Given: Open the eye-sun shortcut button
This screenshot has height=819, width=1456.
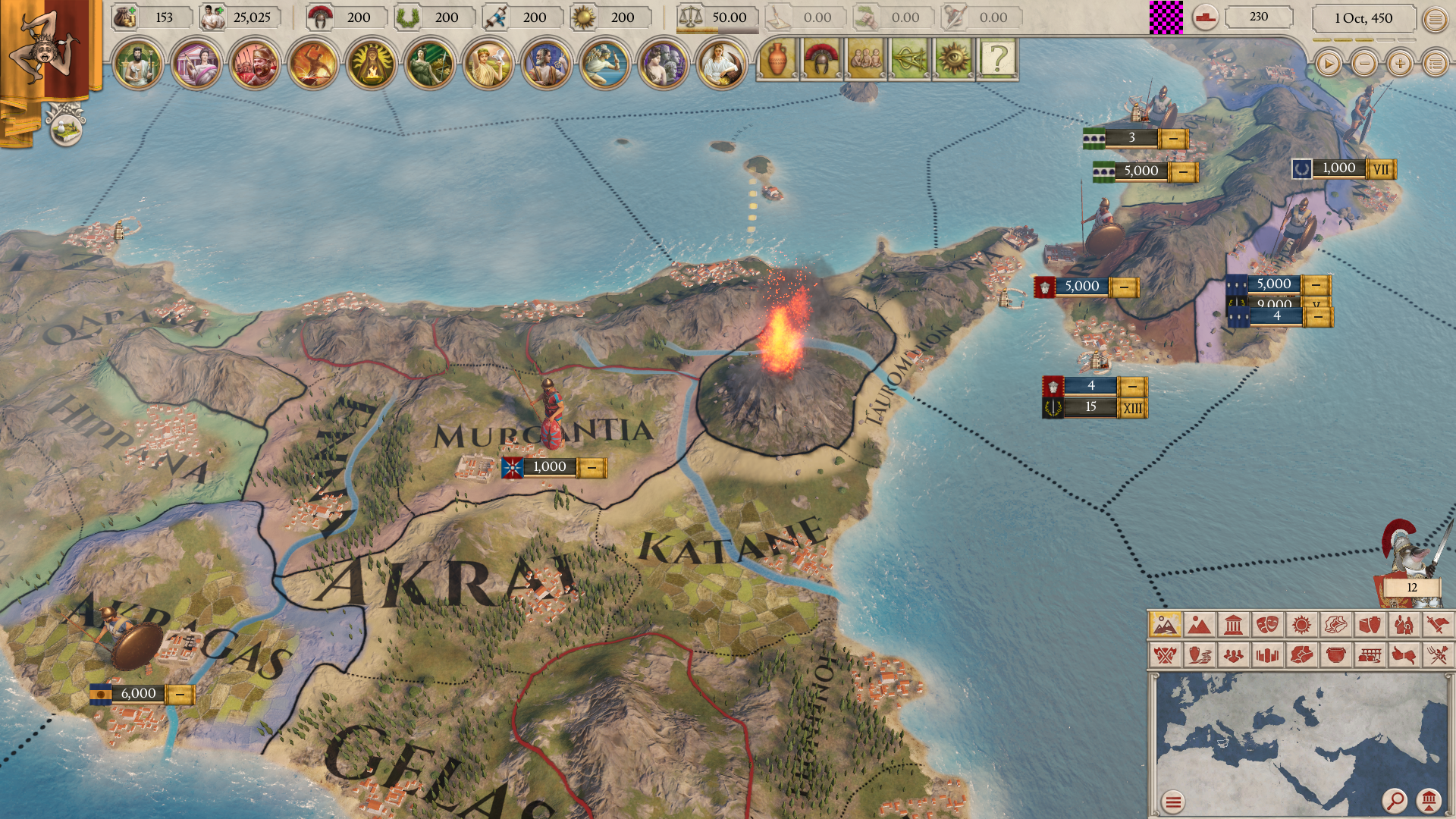Looking at the screenshot, I should (953, 59).
